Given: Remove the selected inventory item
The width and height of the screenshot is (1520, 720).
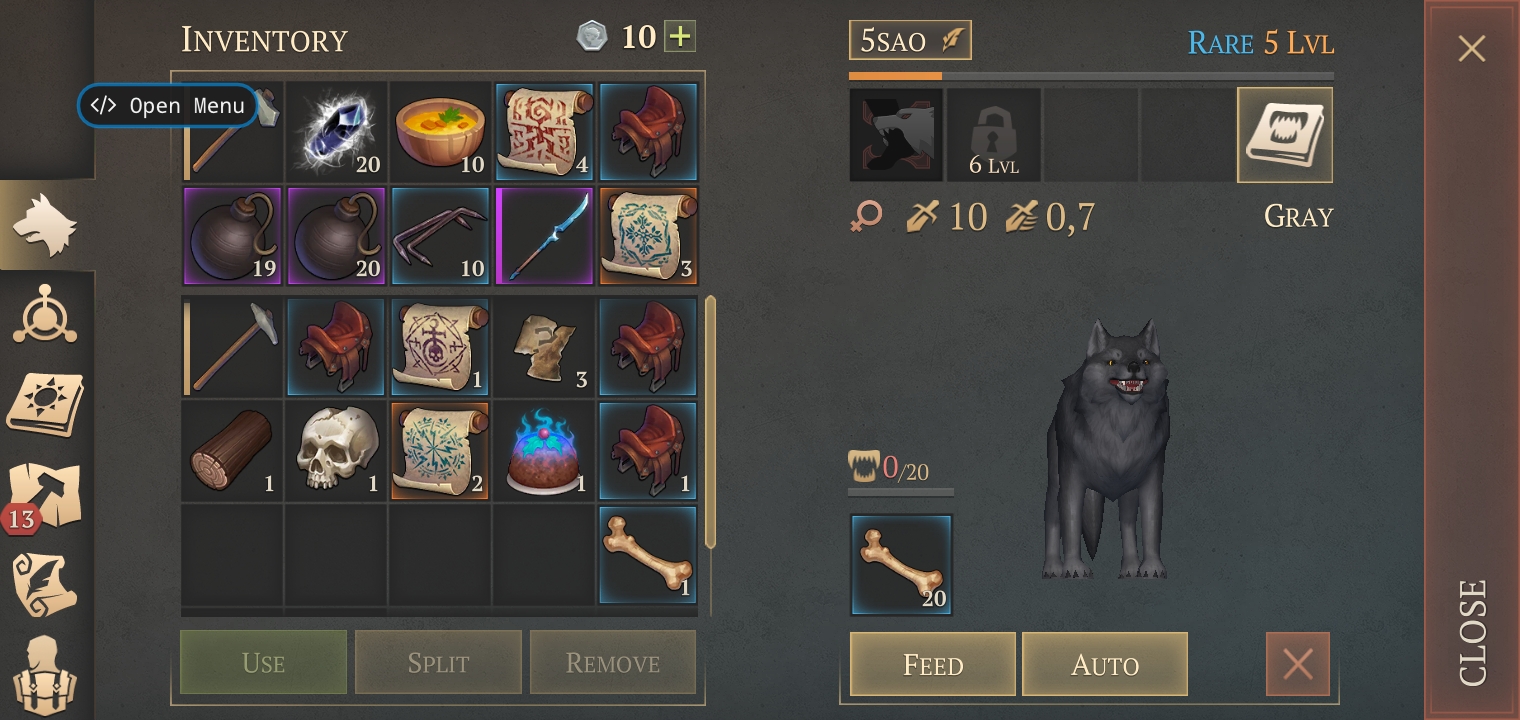Looking at the screenshot, I should pos(612,662).
